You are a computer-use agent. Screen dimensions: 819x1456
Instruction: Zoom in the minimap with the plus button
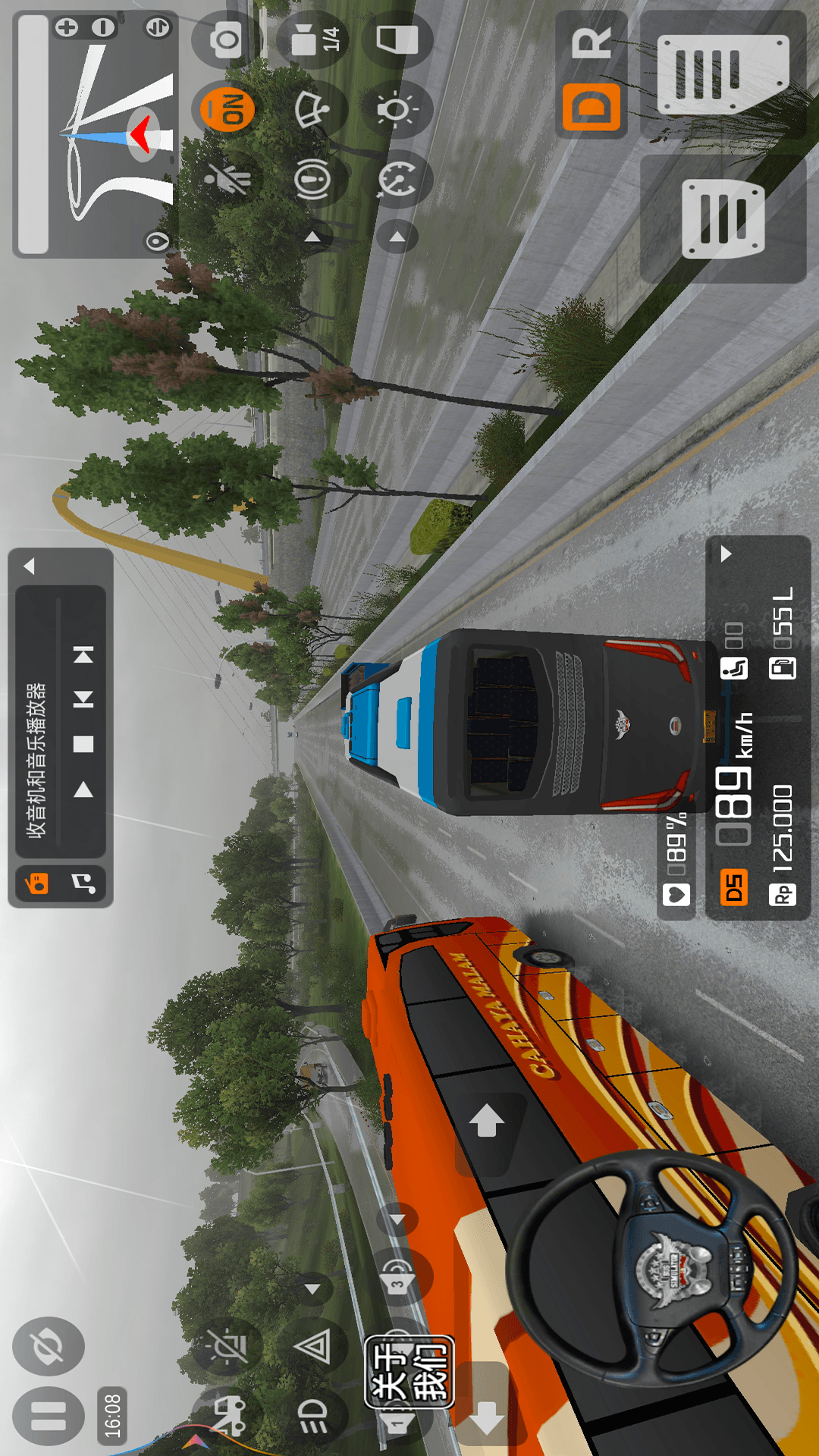67,28
